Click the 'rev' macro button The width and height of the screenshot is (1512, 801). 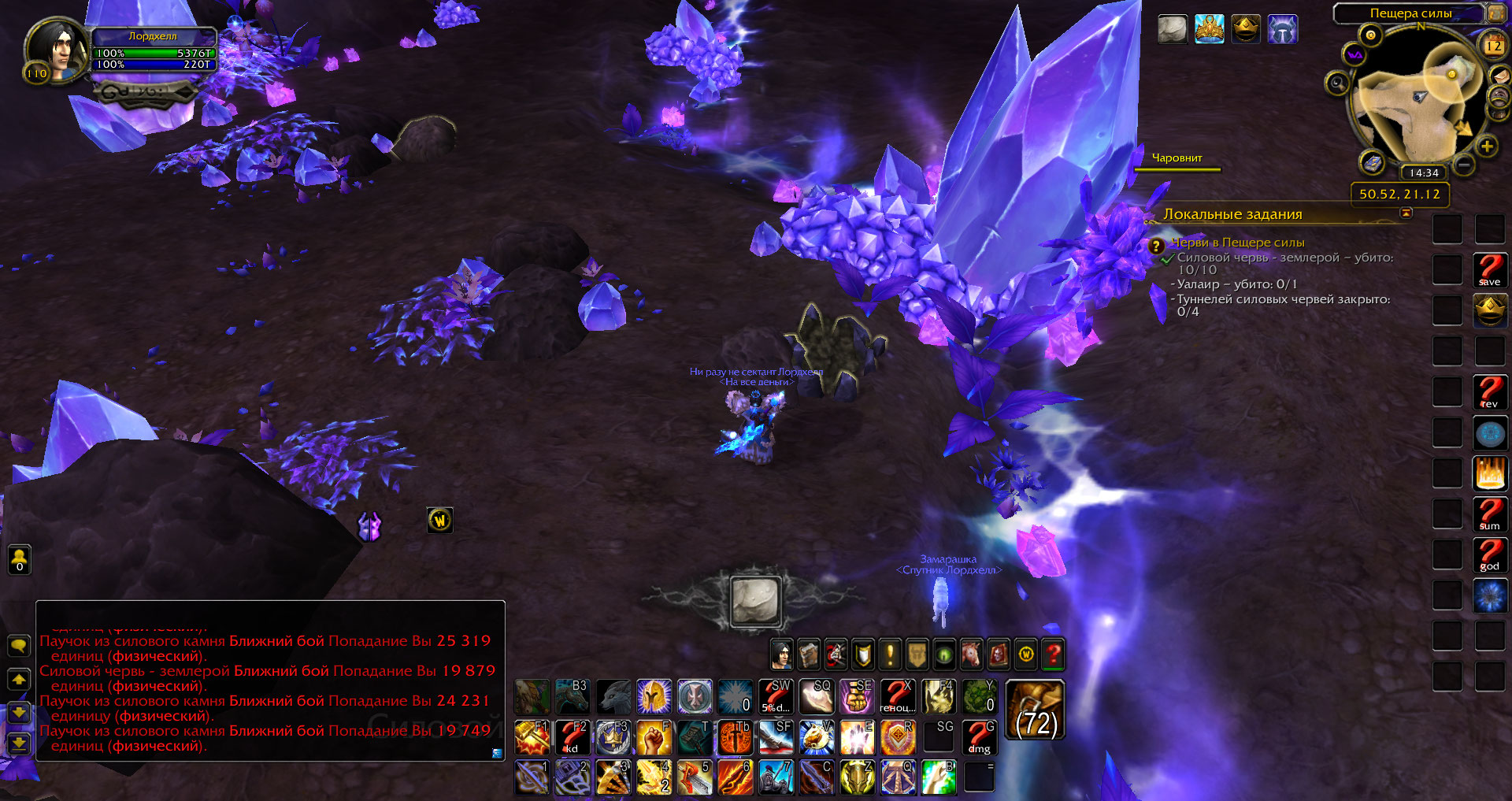(x=1489, y=392)
